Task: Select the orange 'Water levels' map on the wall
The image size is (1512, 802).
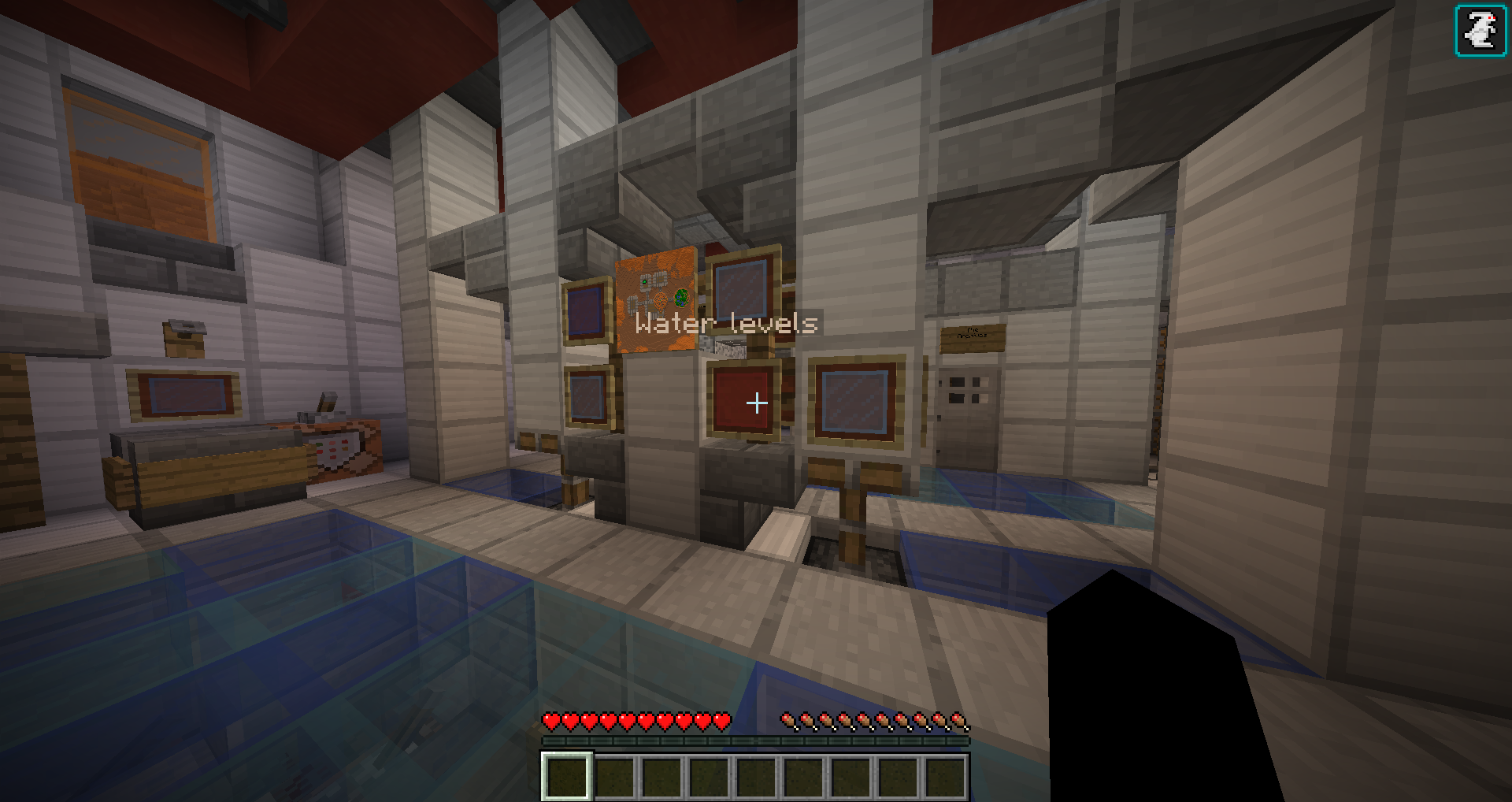Action: 656,299
